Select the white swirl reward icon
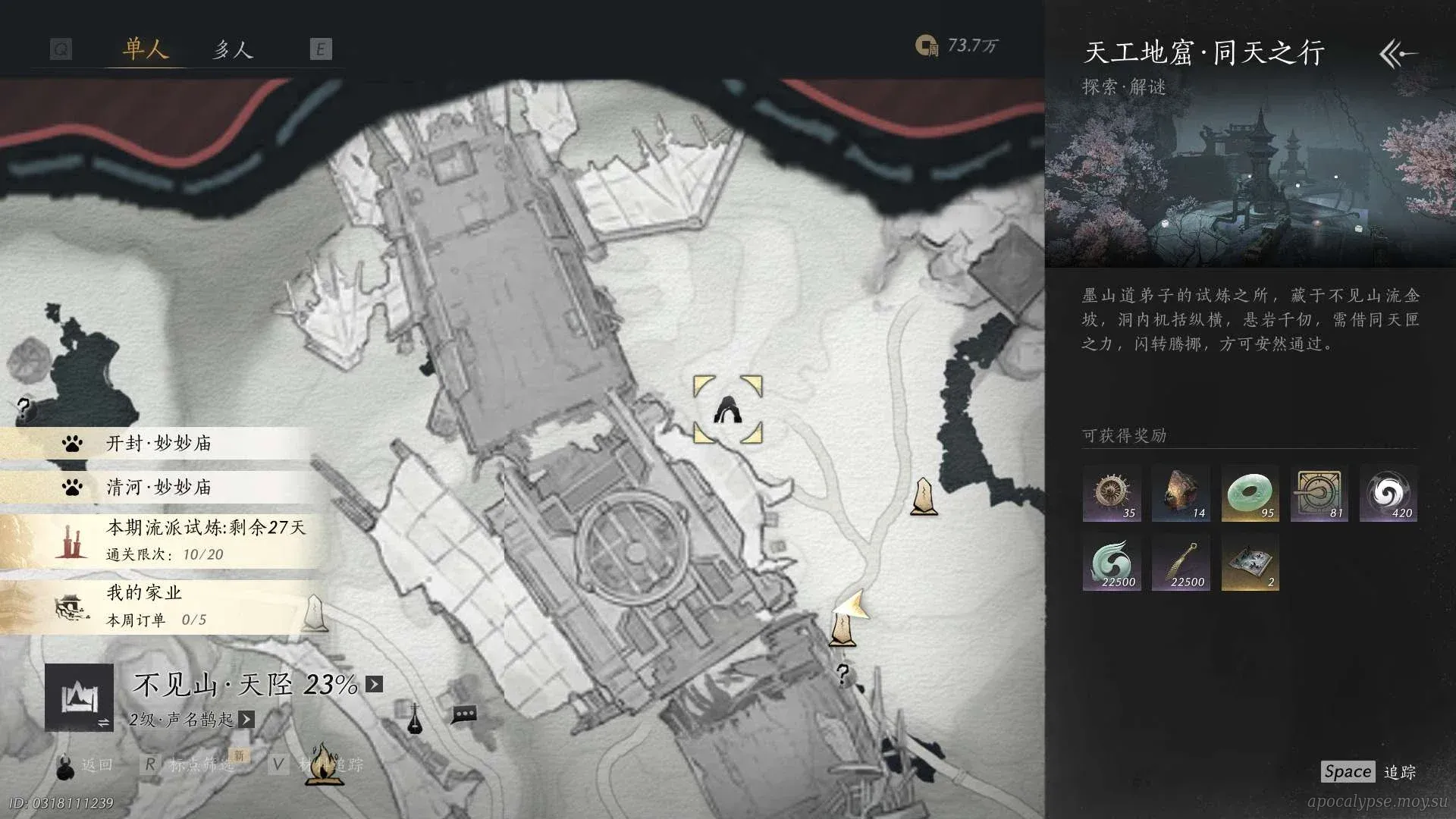The height and width of the screenshot is (819, 1456). pyautogui.click(x=1388, y=494)
